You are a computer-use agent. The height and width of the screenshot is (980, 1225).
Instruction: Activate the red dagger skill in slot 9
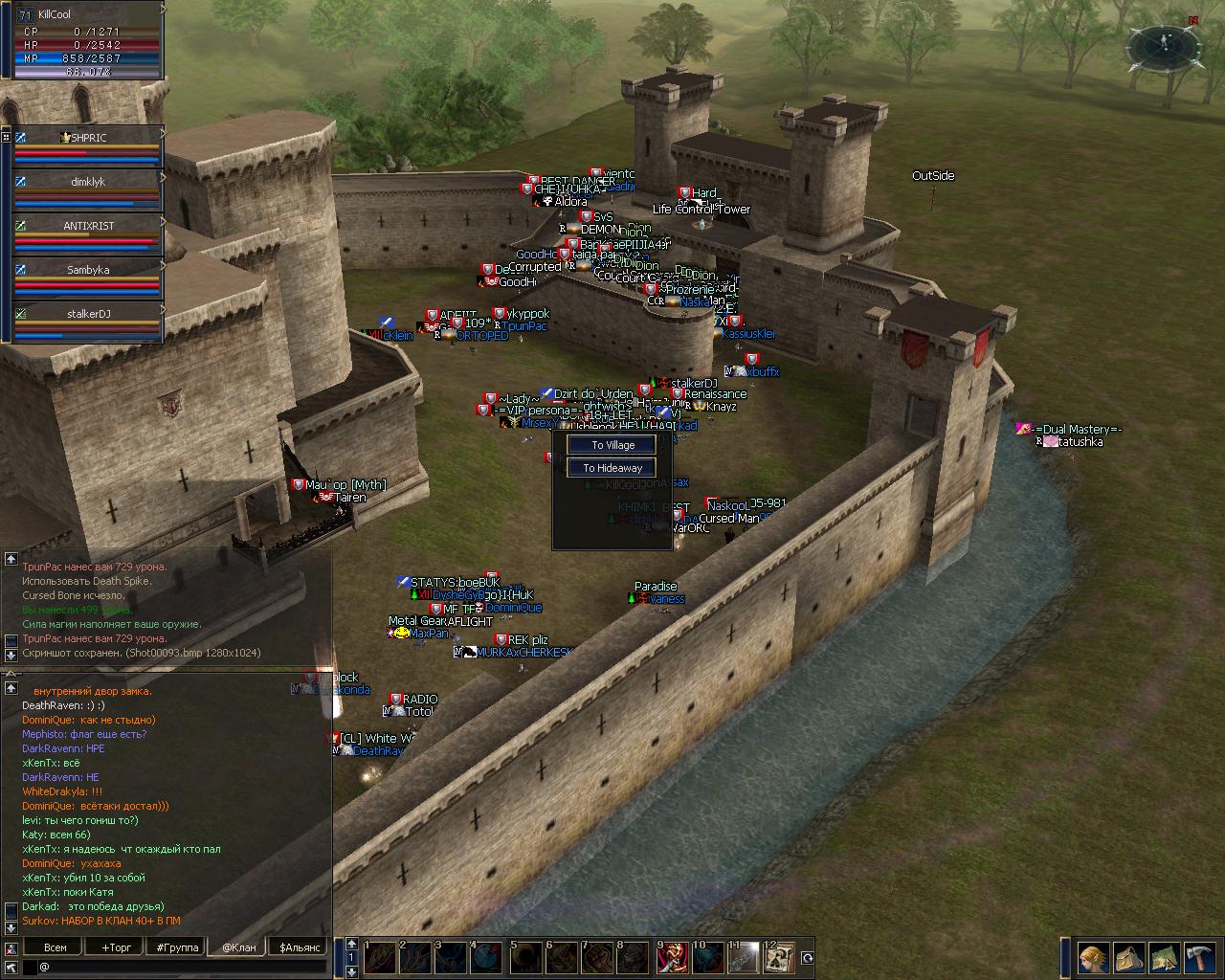(x=672, y=958)
